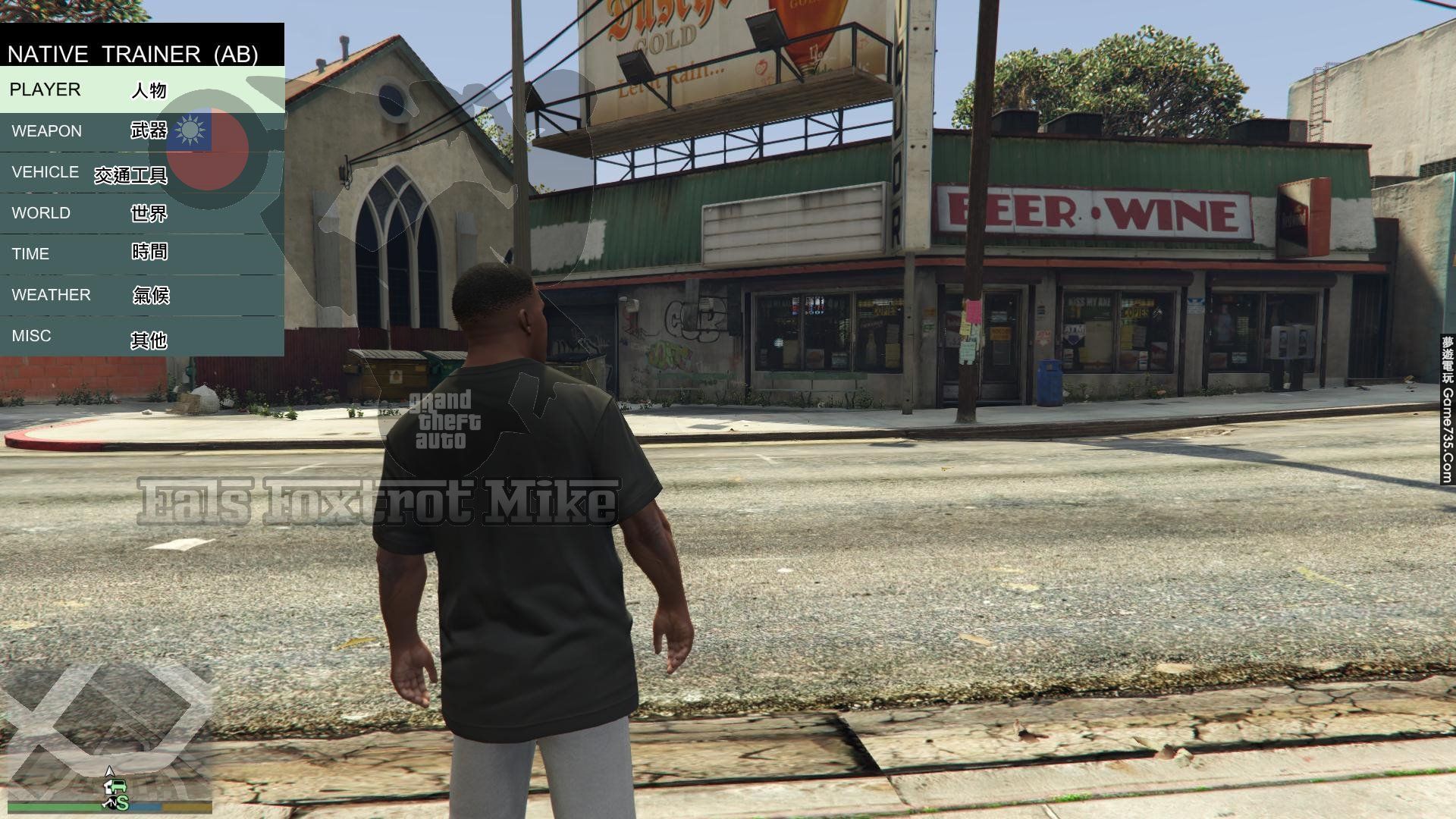The width and height of the screenshot is (1456, 819).
Task: Select the PLAYER menu entry
Action: (142, 89)
